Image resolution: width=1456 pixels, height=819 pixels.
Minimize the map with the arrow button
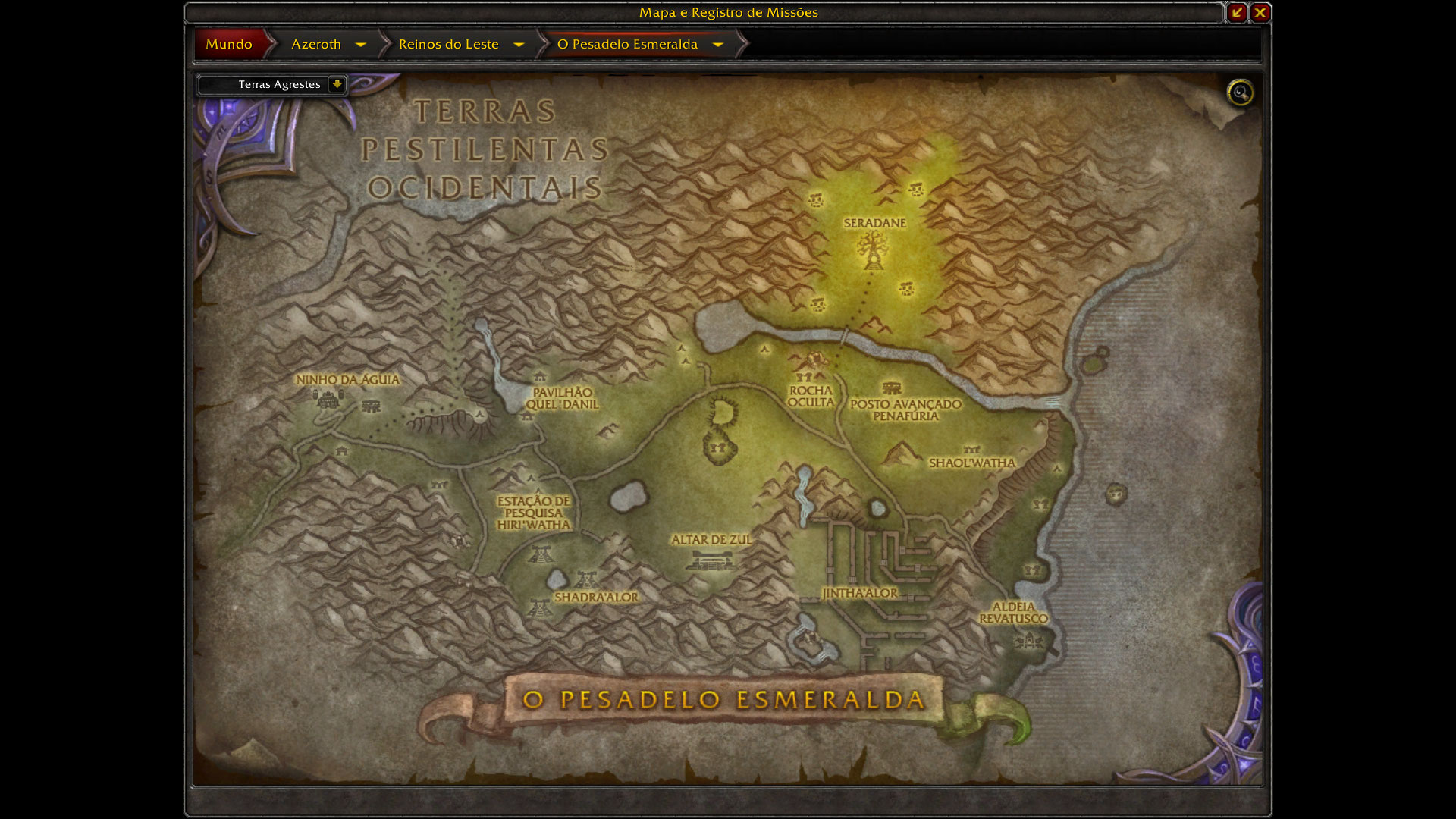pos(1237,12)
